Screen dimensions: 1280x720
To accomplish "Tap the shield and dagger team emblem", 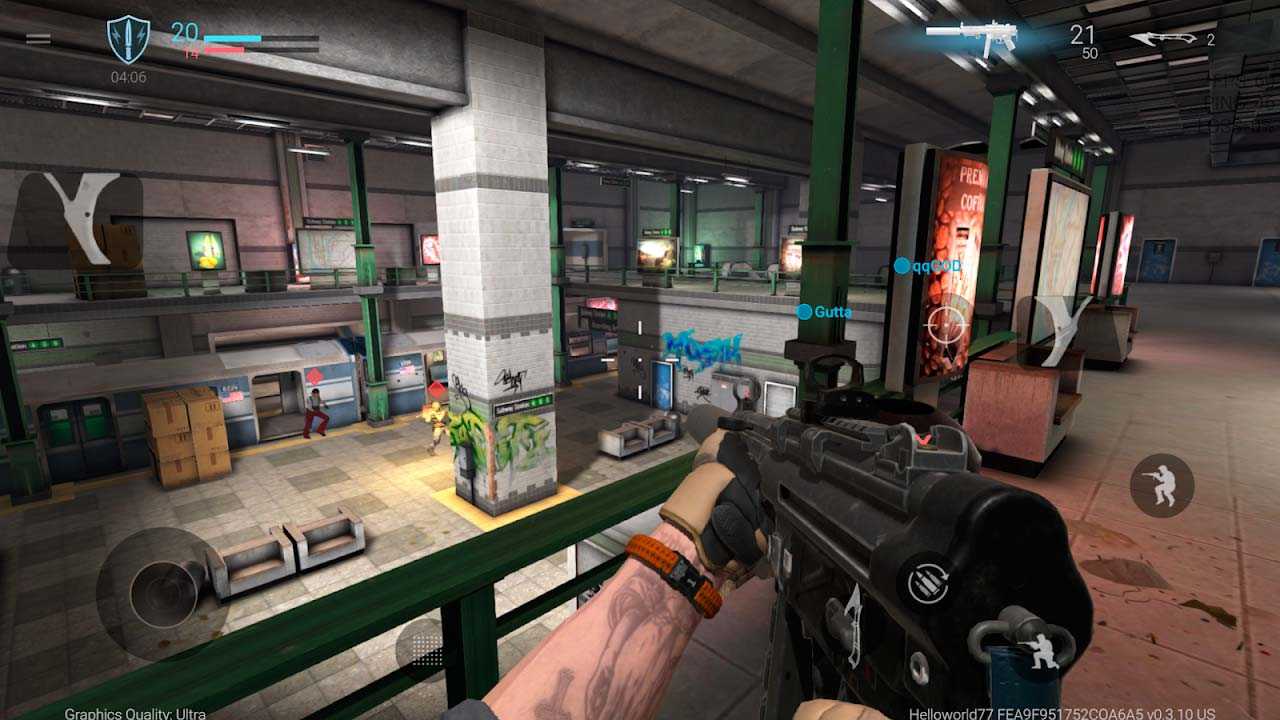I will pos(128,40).
